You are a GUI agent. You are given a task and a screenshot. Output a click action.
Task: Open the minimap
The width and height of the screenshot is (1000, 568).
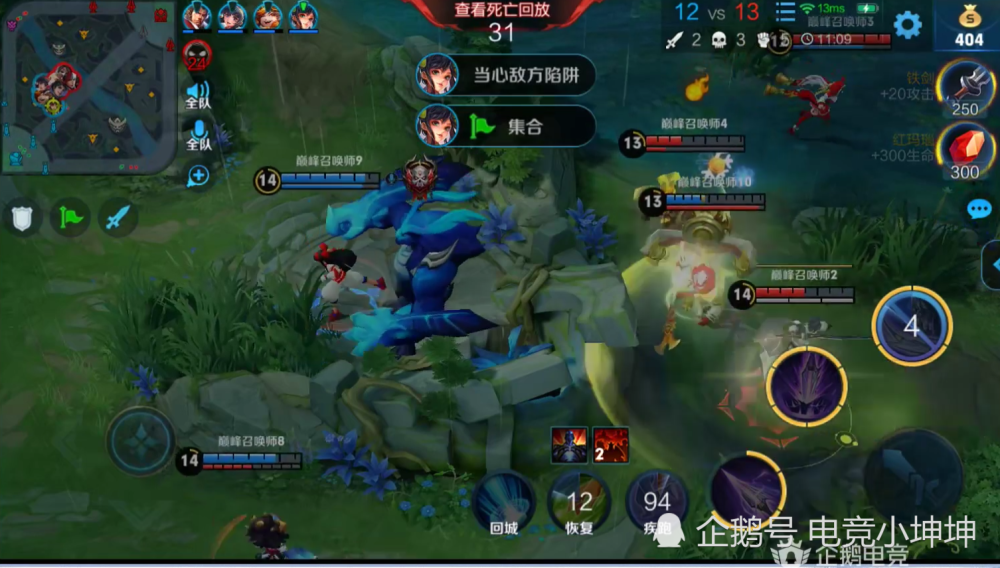coord(88,87)
